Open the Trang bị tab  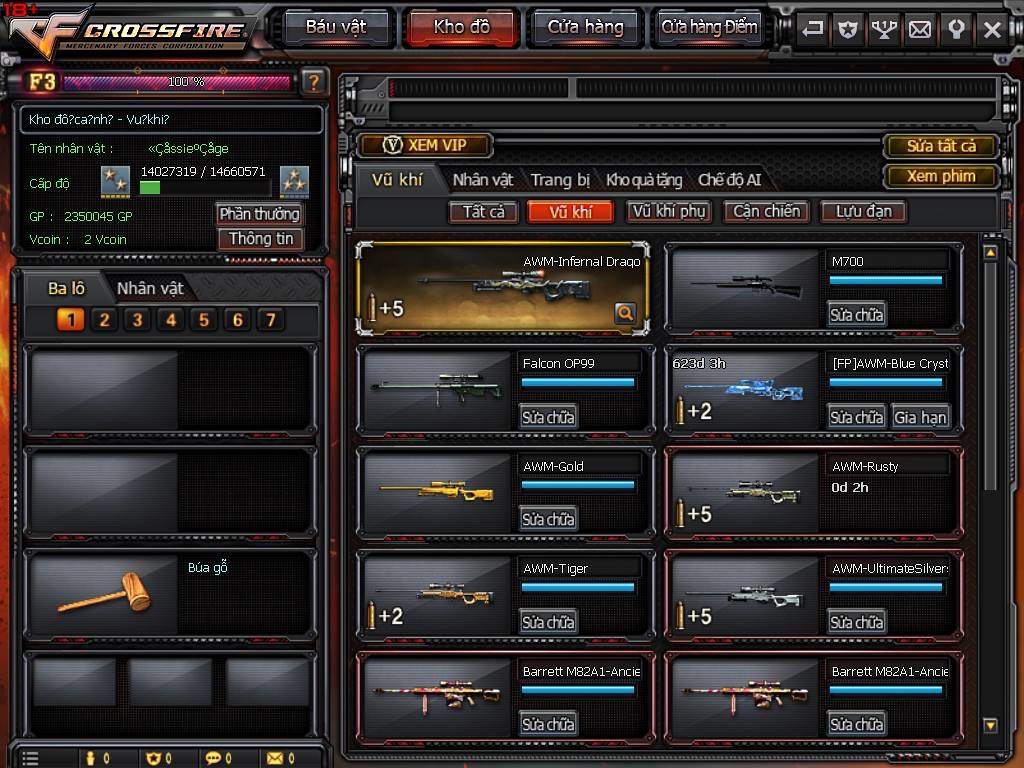[560, 180]
